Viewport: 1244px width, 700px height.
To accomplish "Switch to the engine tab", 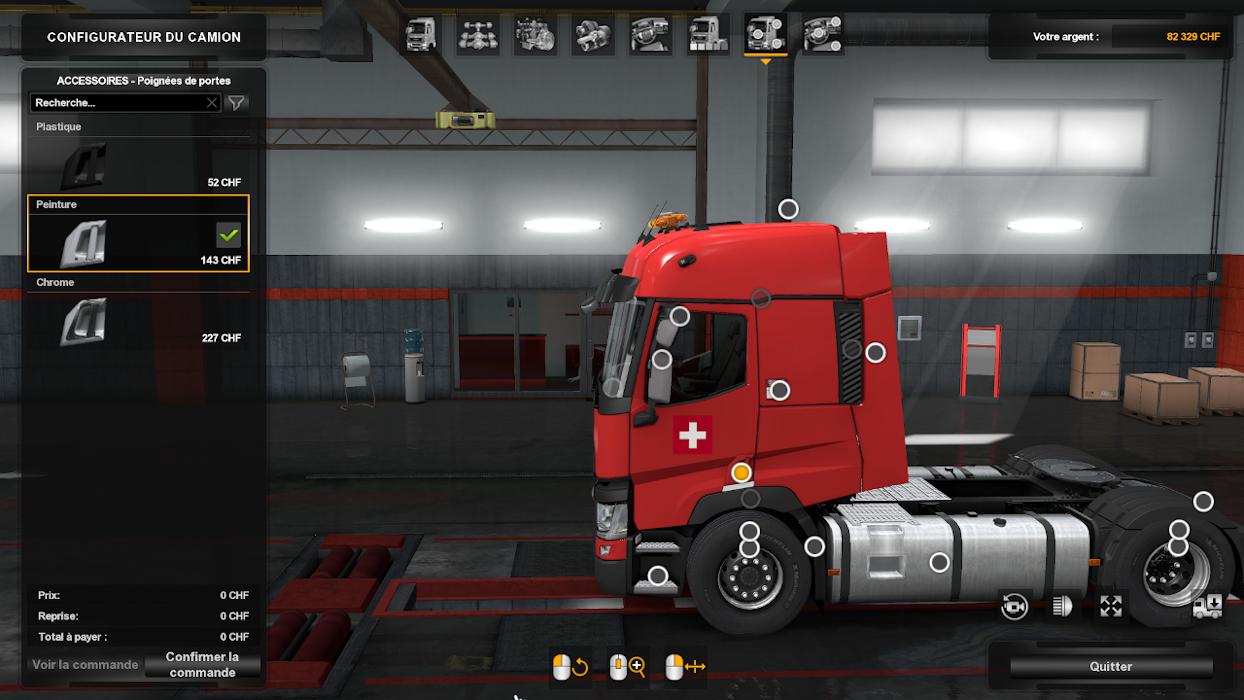I will tap(536, 35).
